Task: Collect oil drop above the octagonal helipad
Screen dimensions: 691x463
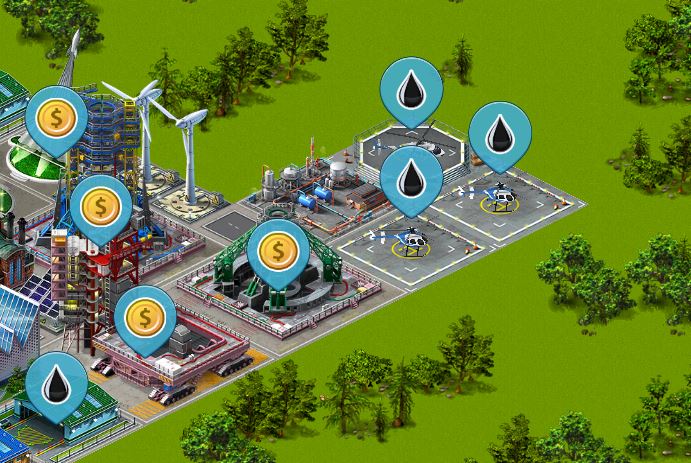Action: click(411, 90)
